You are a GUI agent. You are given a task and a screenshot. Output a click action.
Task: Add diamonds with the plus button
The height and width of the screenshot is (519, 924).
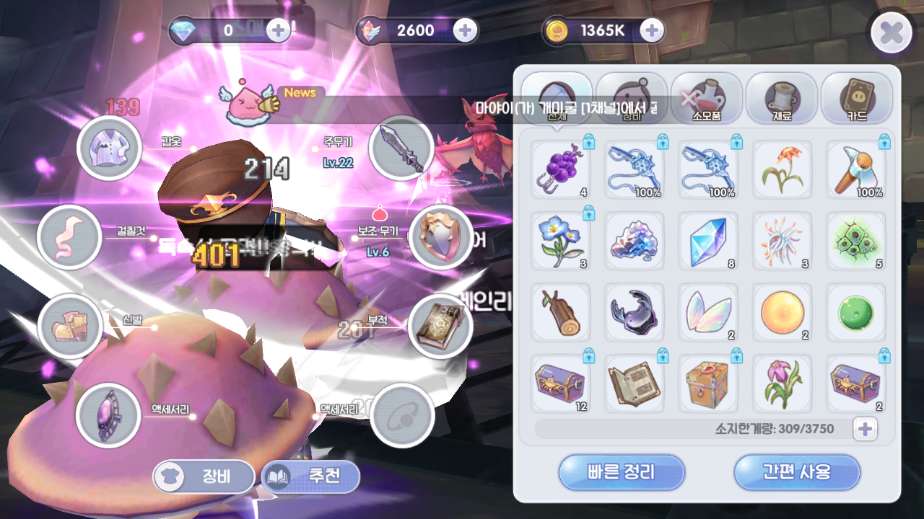click(x=278, y=30)
